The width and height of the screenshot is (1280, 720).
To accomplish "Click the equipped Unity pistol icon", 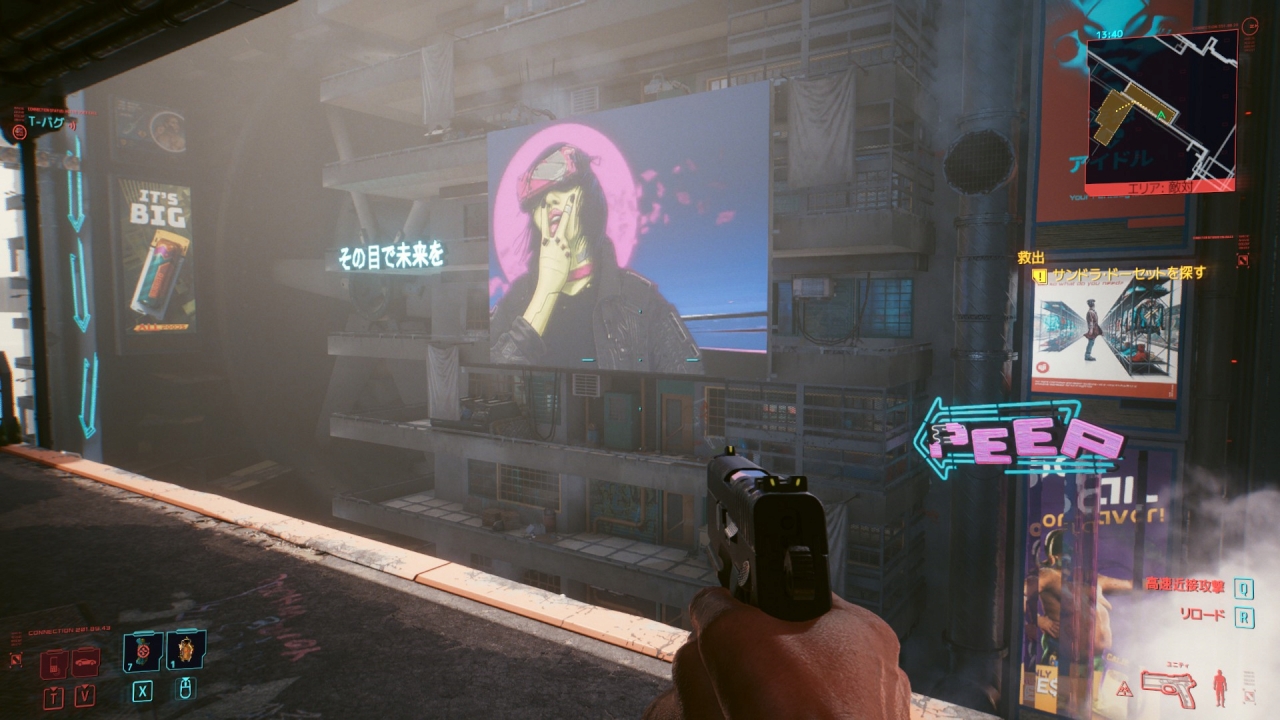I will 1169,686.
